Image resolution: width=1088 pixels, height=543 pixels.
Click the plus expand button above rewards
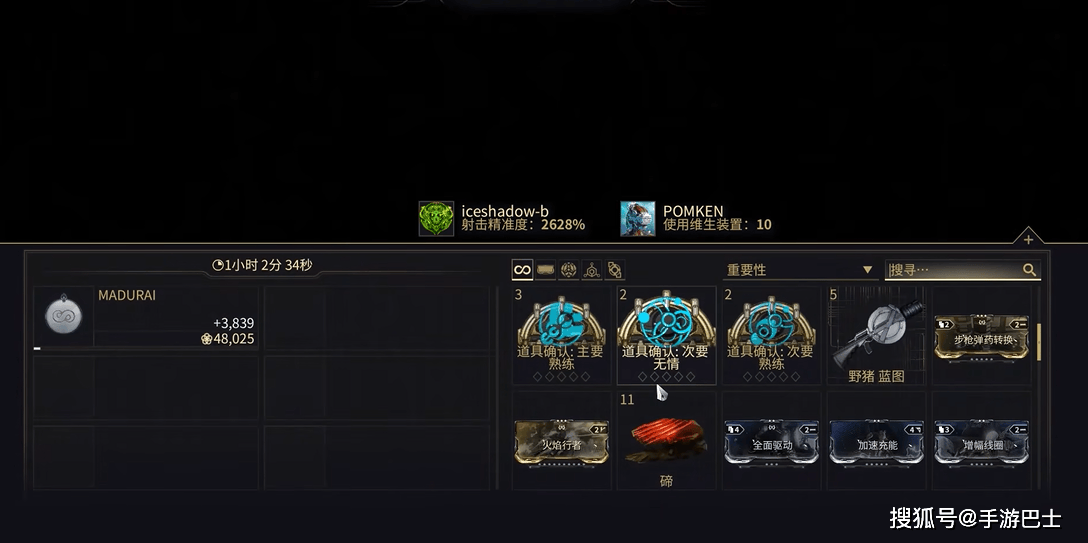coord(1028,238)
